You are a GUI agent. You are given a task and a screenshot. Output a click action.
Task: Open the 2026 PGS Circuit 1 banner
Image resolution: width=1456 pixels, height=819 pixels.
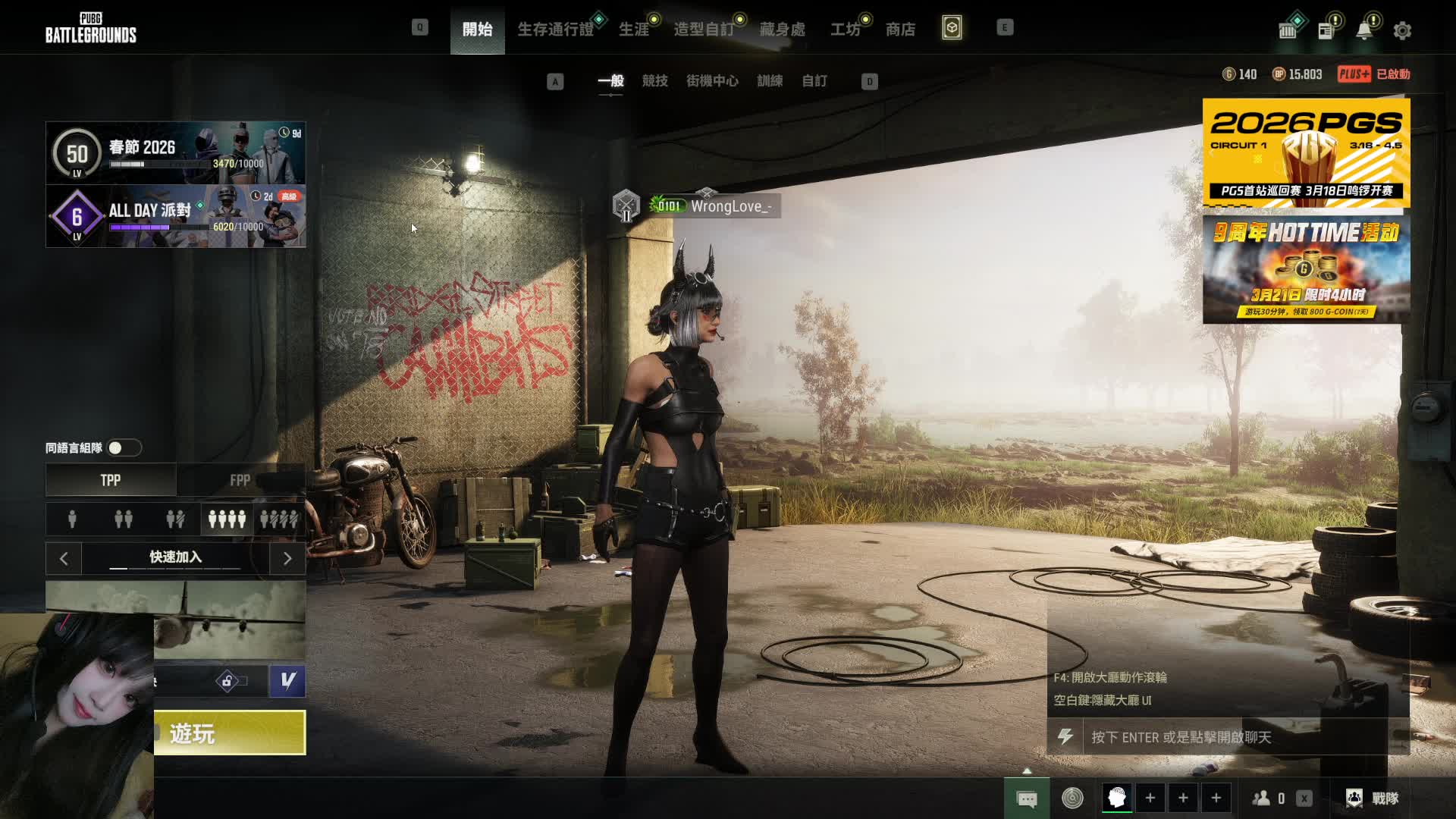(1306, 152)
